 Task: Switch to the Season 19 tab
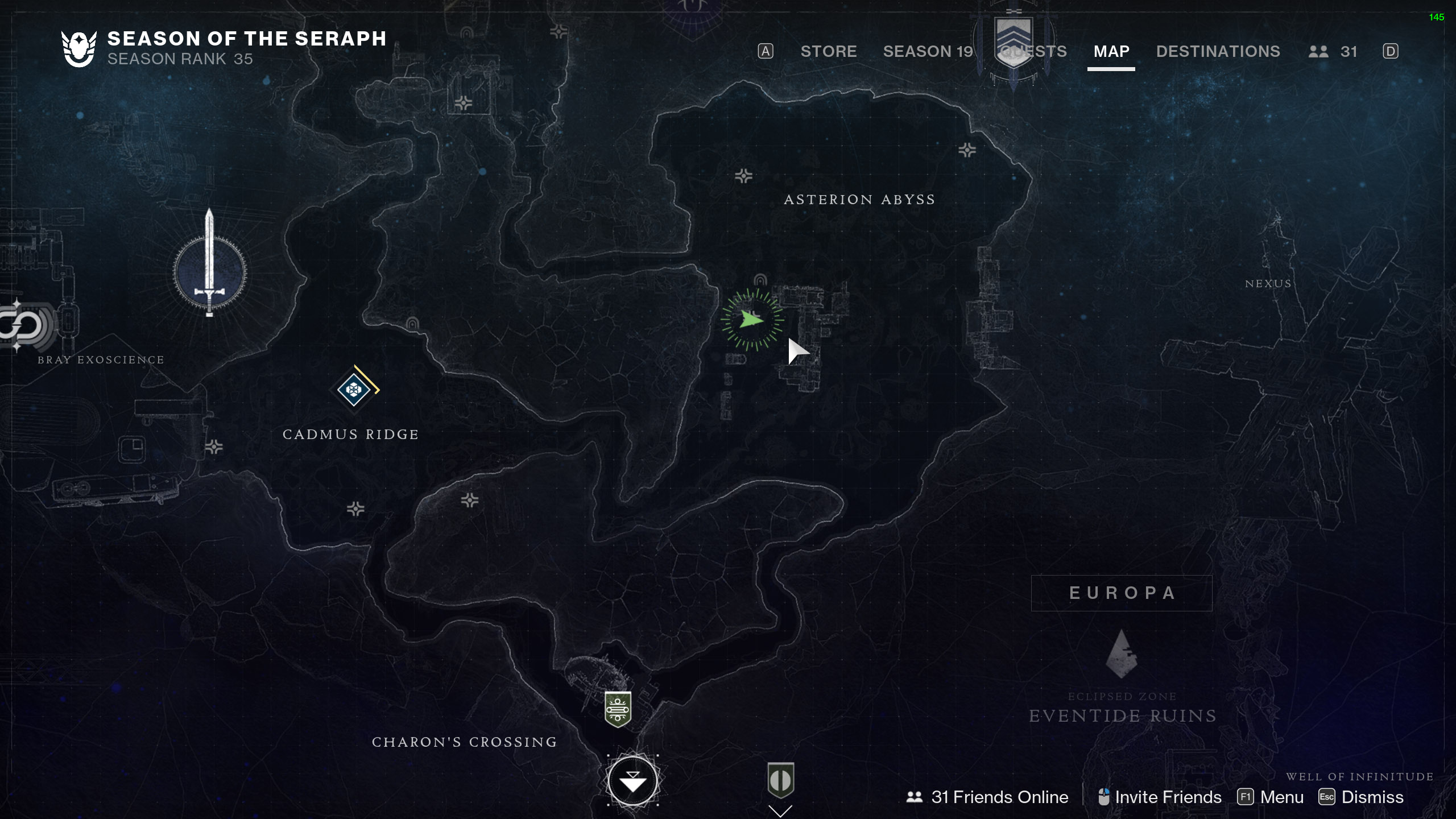pyautogui.click(x=928, y=51)
